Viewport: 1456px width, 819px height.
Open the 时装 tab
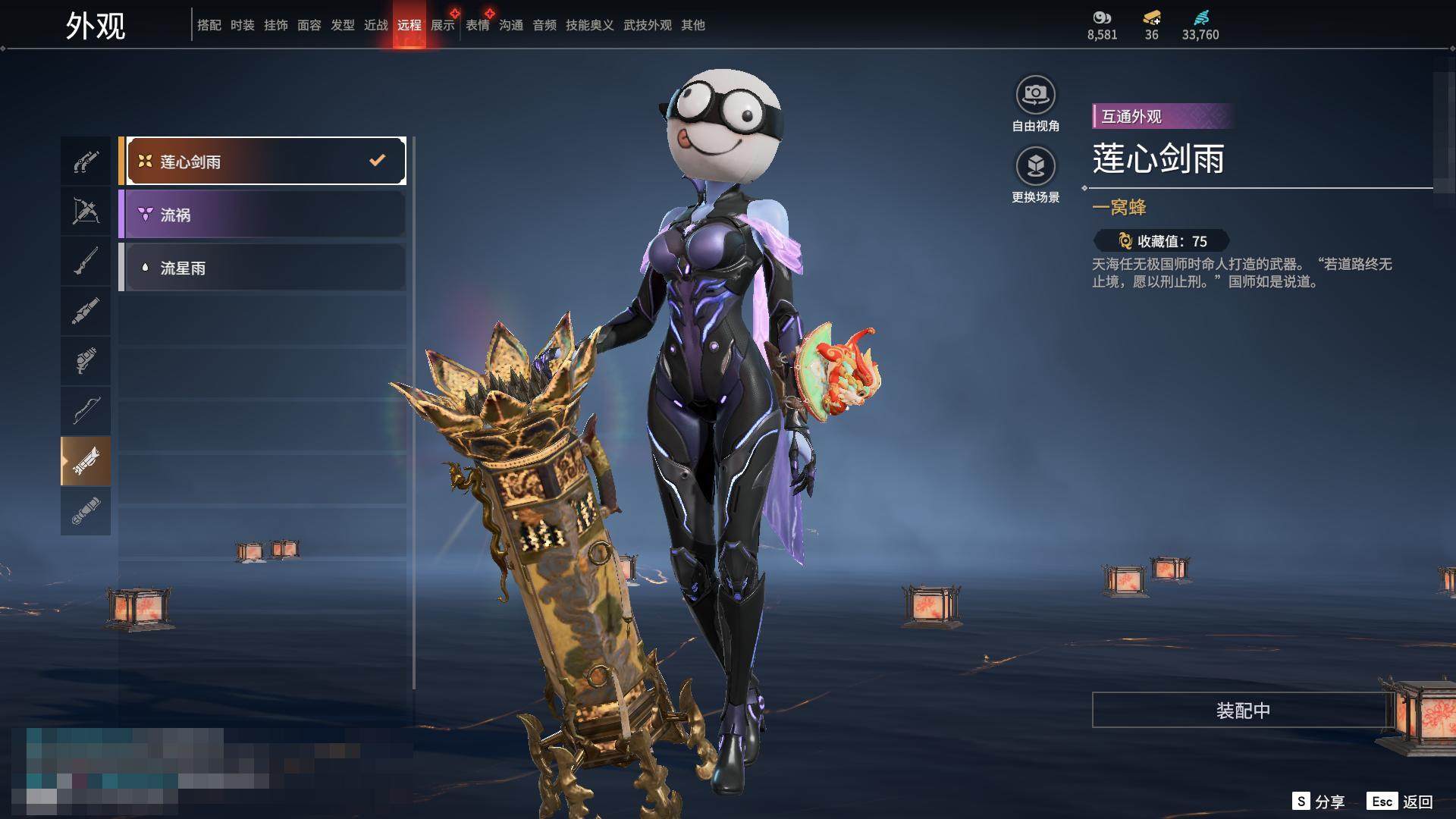click(x=243, y=25)
